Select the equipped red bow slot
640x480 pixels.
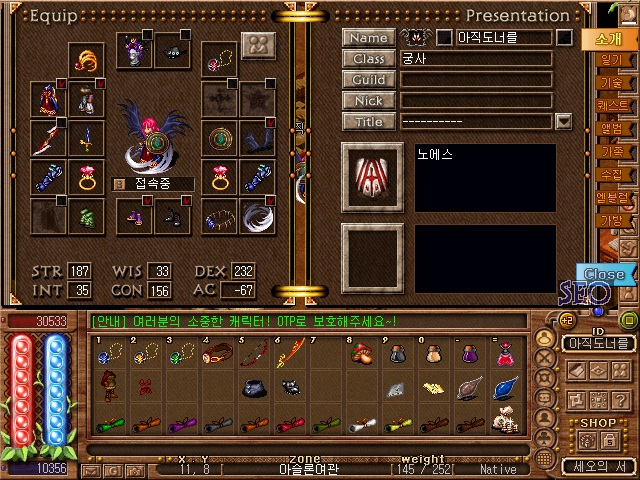pyautogui.click(x=47, y=137)
